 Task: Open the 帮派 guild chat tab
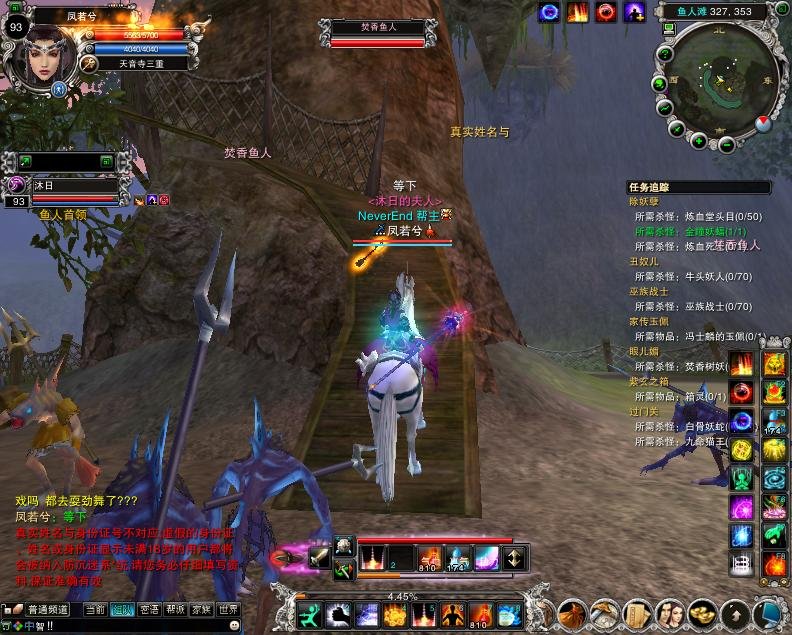click(175, 609)
